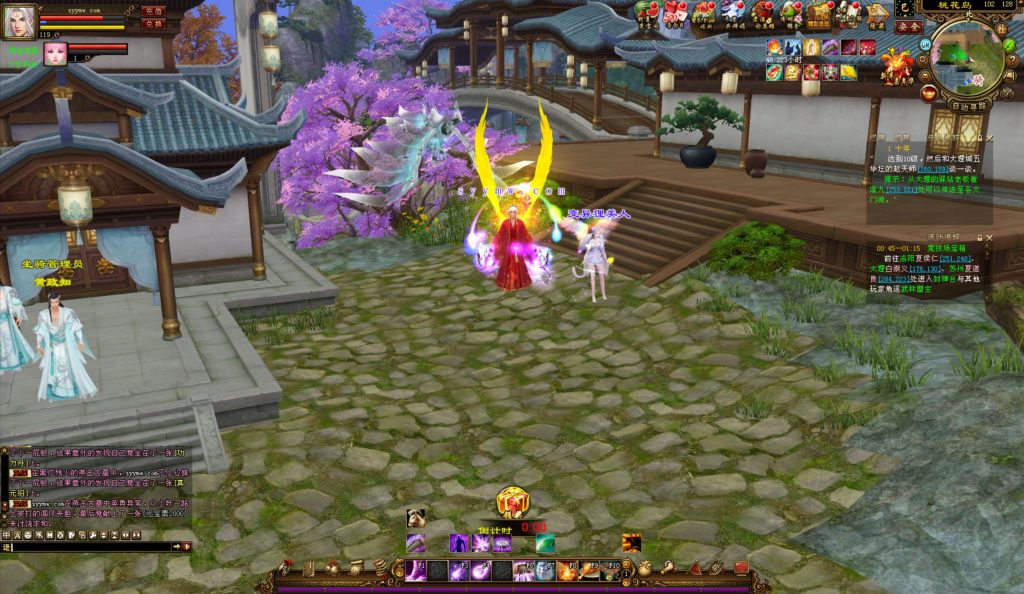This screenshot has width=1024, height=594.
Task: Open the 安全 security button
Action: [908, 27]
